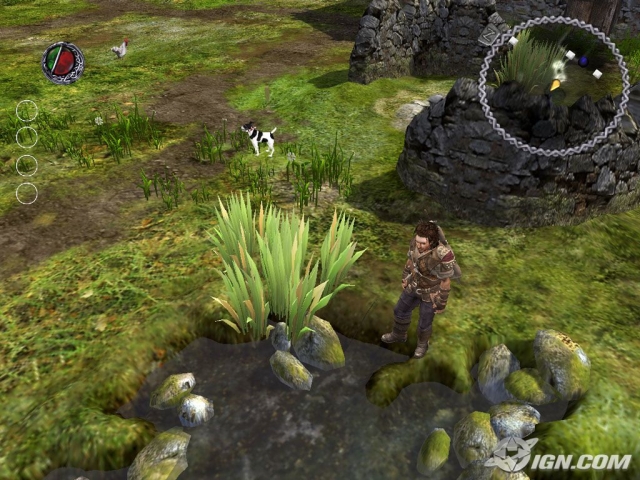
Task: Select the blue dot marker on the minimap
Action: [x=583, y=61]
